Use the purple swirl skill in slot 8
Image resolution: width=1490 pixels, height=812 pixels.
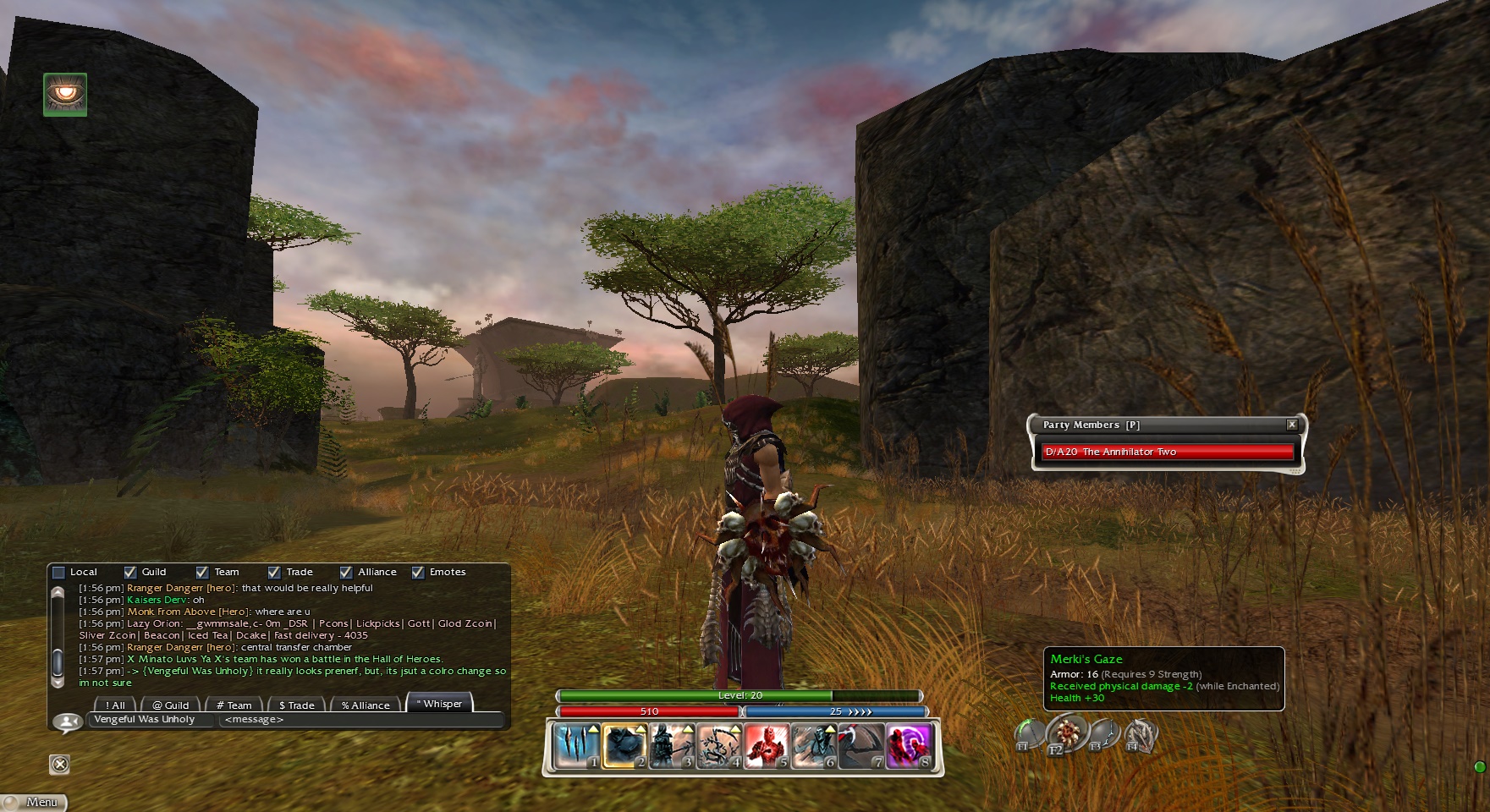909,746
